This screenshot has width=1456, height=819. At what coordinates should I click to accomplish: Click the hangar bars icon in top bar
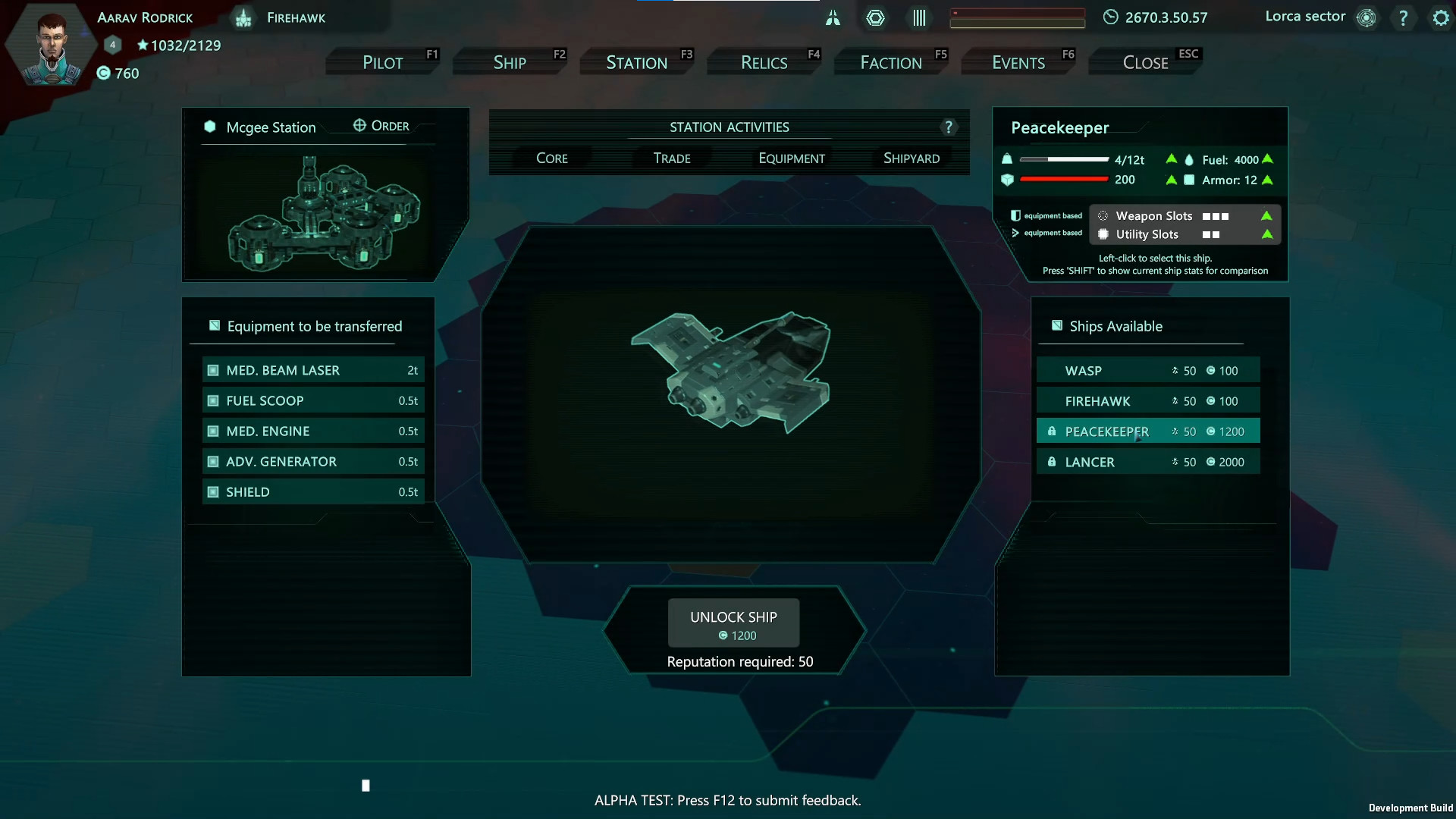point(918,17)
